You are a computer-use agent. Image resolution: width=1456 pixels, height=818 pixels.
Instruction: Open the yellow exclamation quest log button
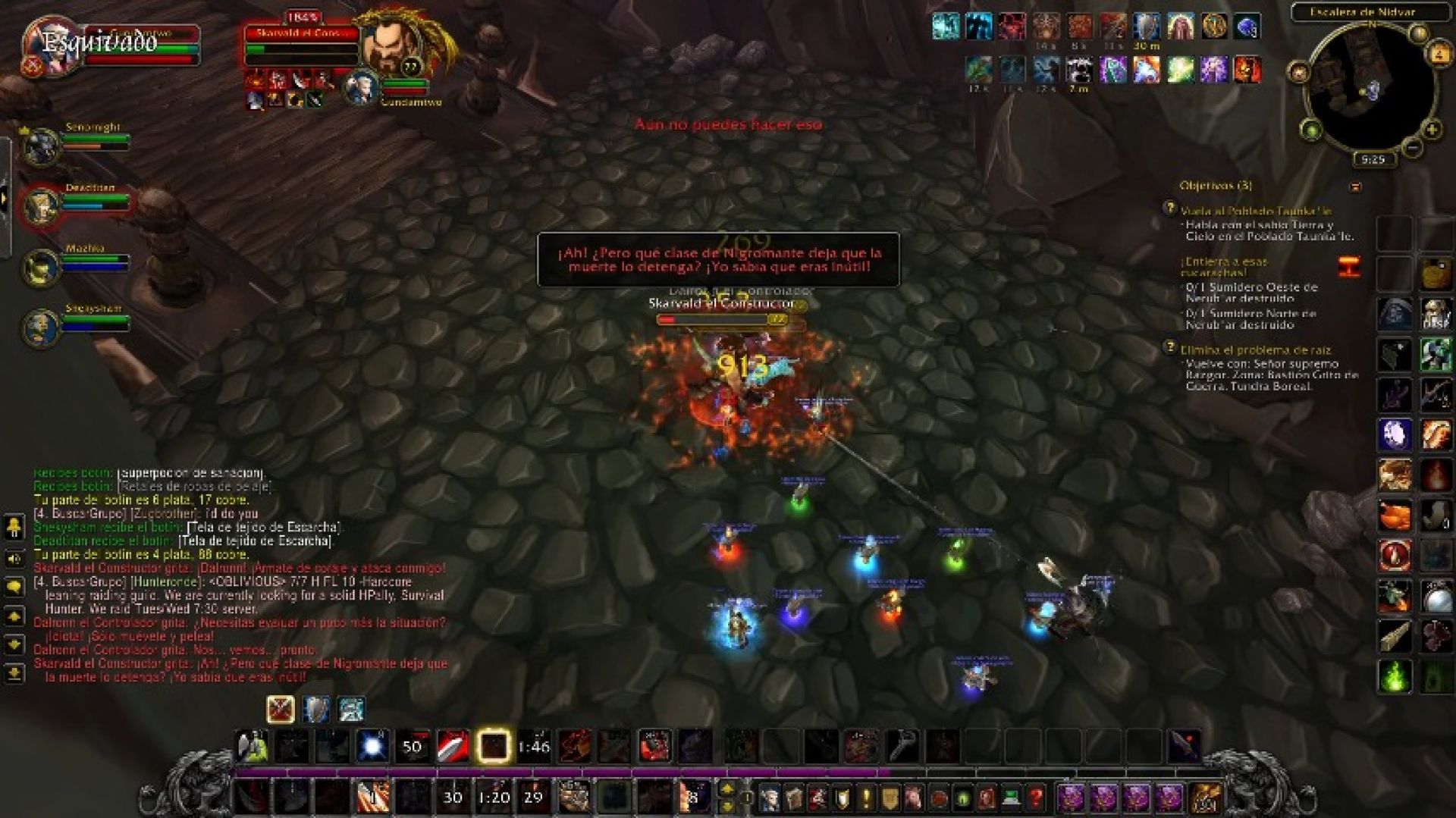[x=866, y=798]
